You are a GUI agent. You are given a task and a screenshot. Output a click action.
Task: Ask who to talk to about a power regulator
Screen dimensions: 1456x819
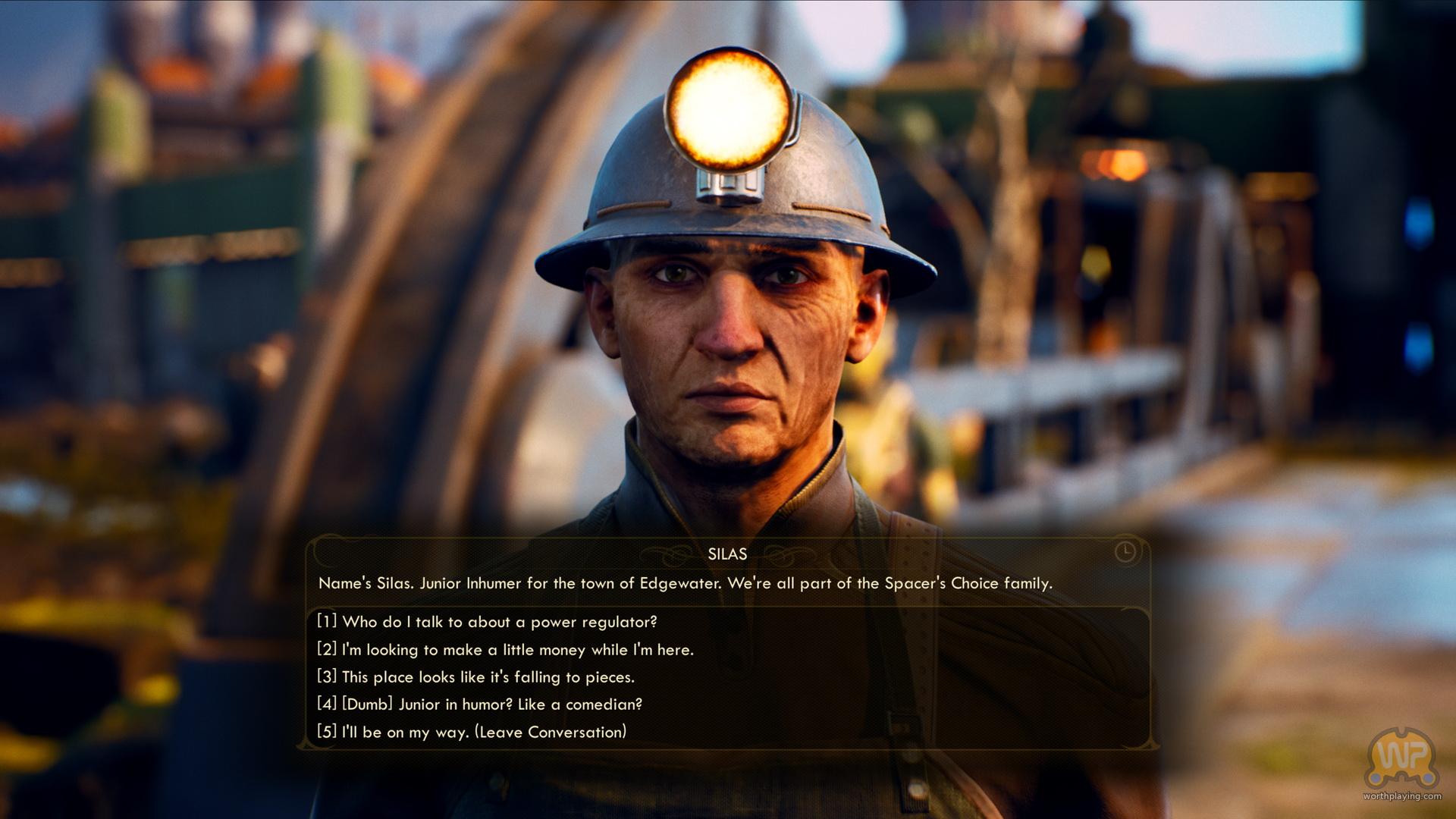(x=487, y=622)
